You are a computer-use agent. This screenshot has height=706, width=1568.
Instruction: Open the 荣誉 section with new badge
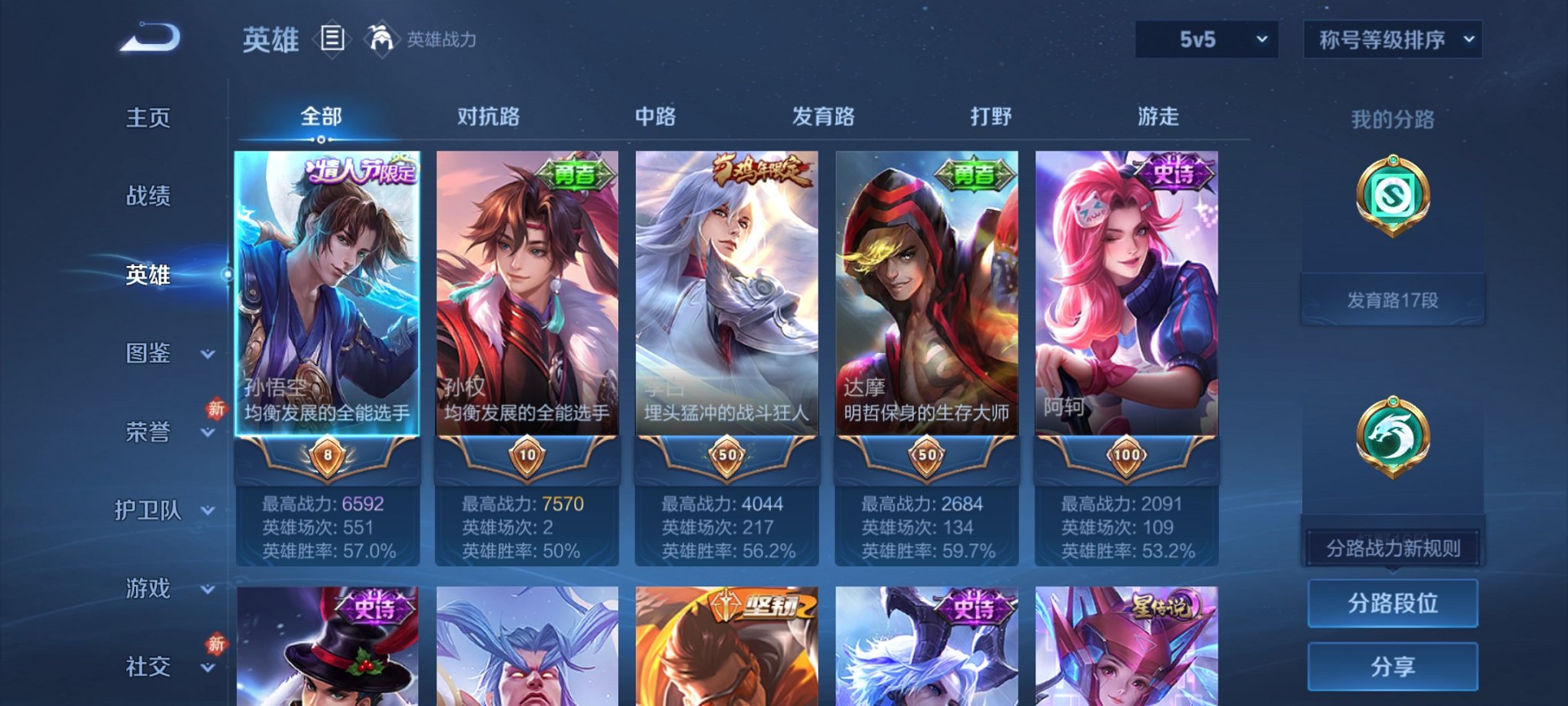point(149,433)
